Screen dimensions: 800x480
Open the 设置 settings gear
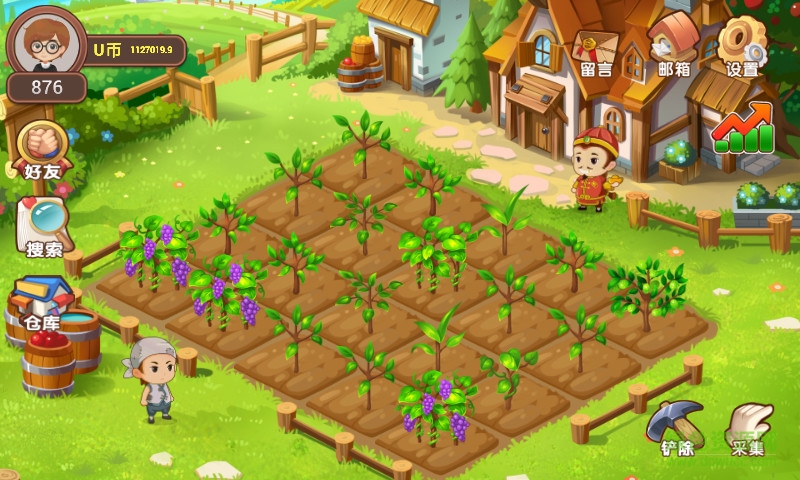click(742, 50)
